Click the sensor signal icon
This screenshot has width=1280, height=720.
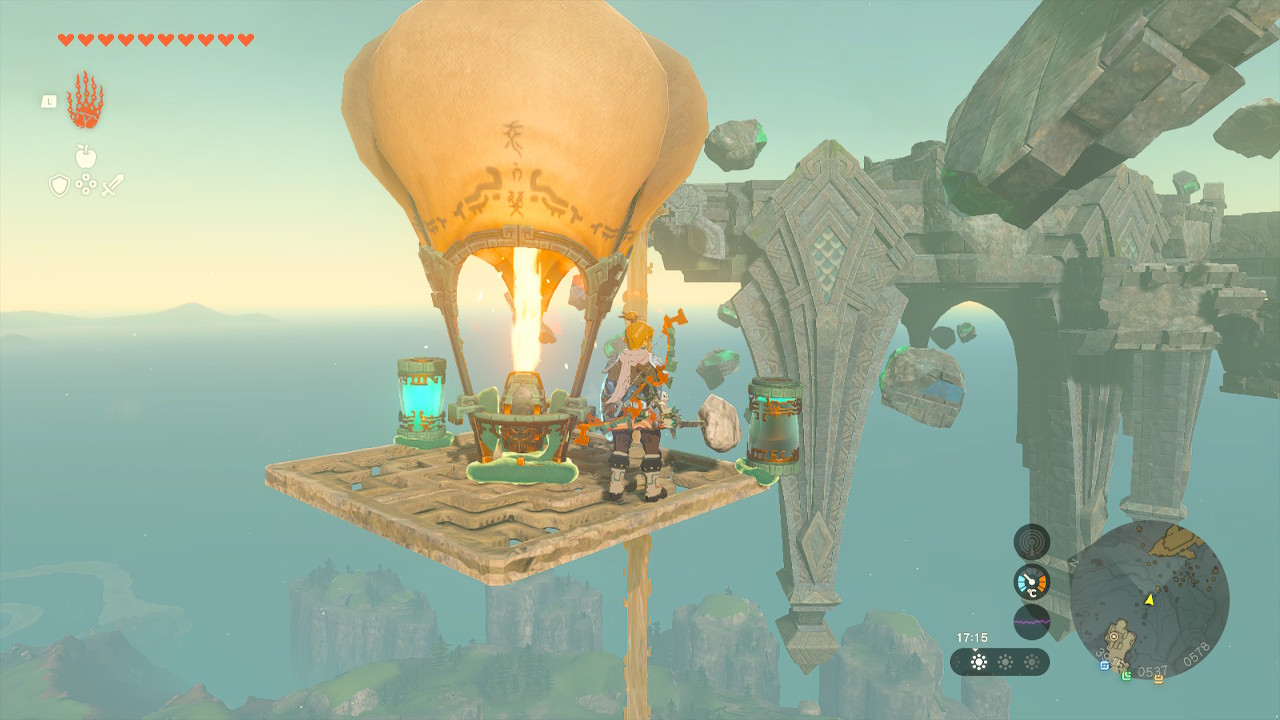click(1031, 542)
